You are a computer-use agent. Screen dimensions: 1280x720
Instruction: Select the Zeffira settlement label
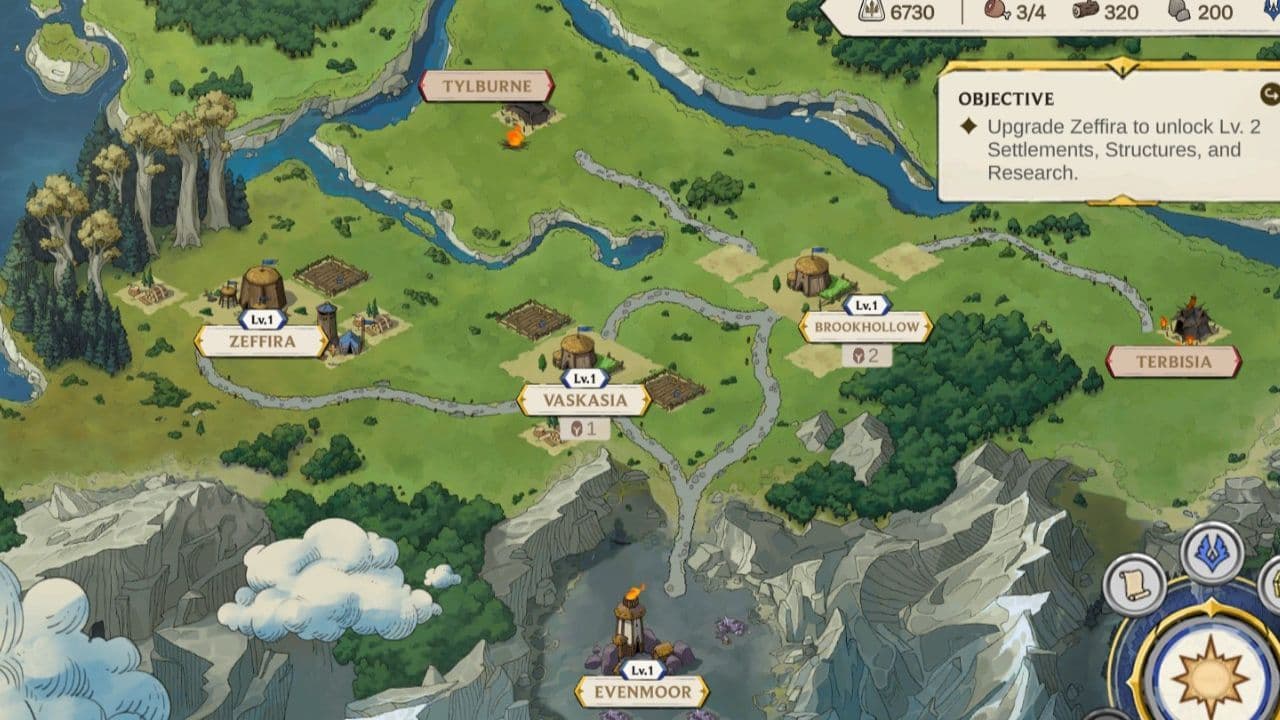coord(262,341)
